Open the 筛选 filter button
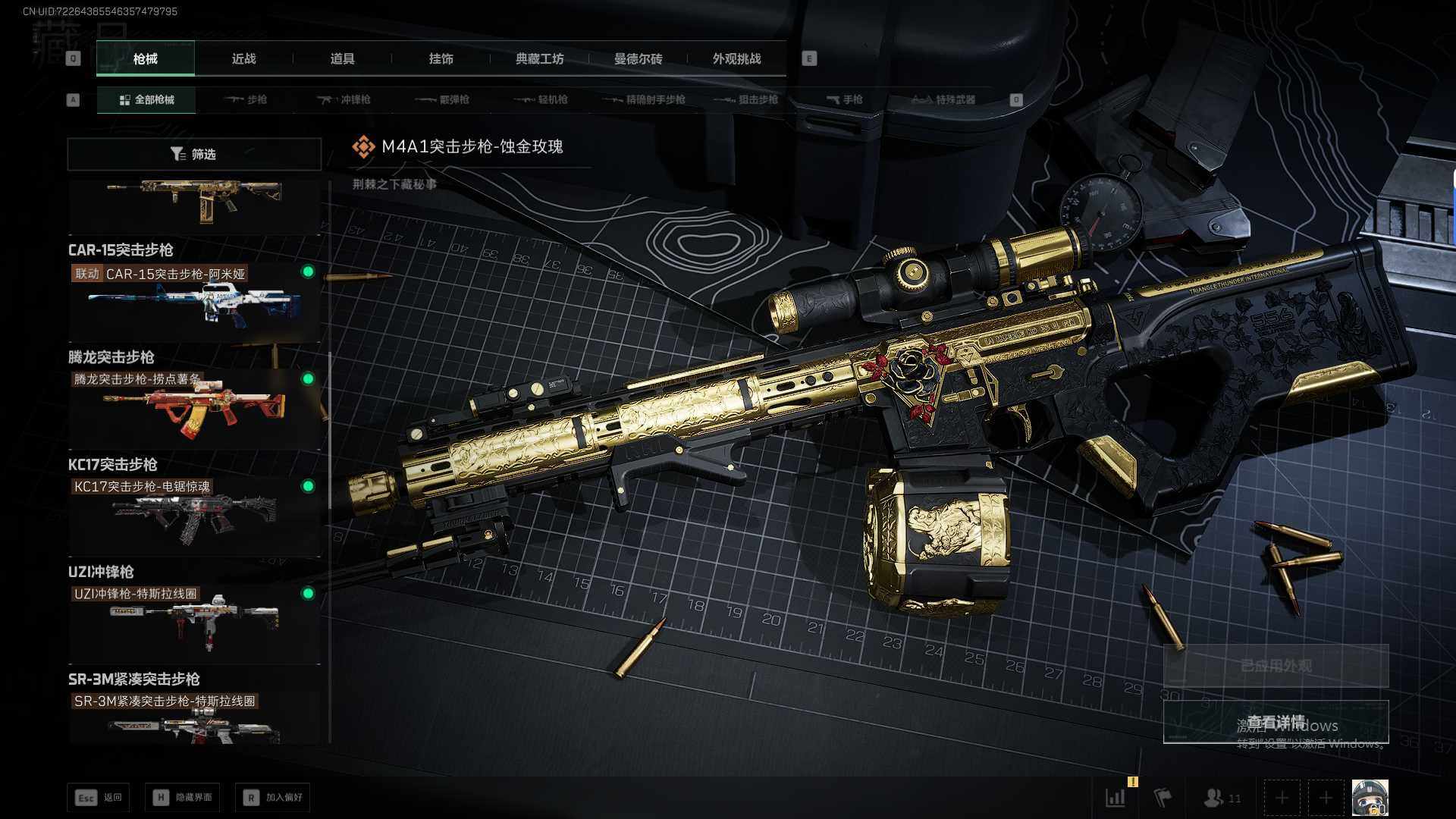 coord(194,154)
